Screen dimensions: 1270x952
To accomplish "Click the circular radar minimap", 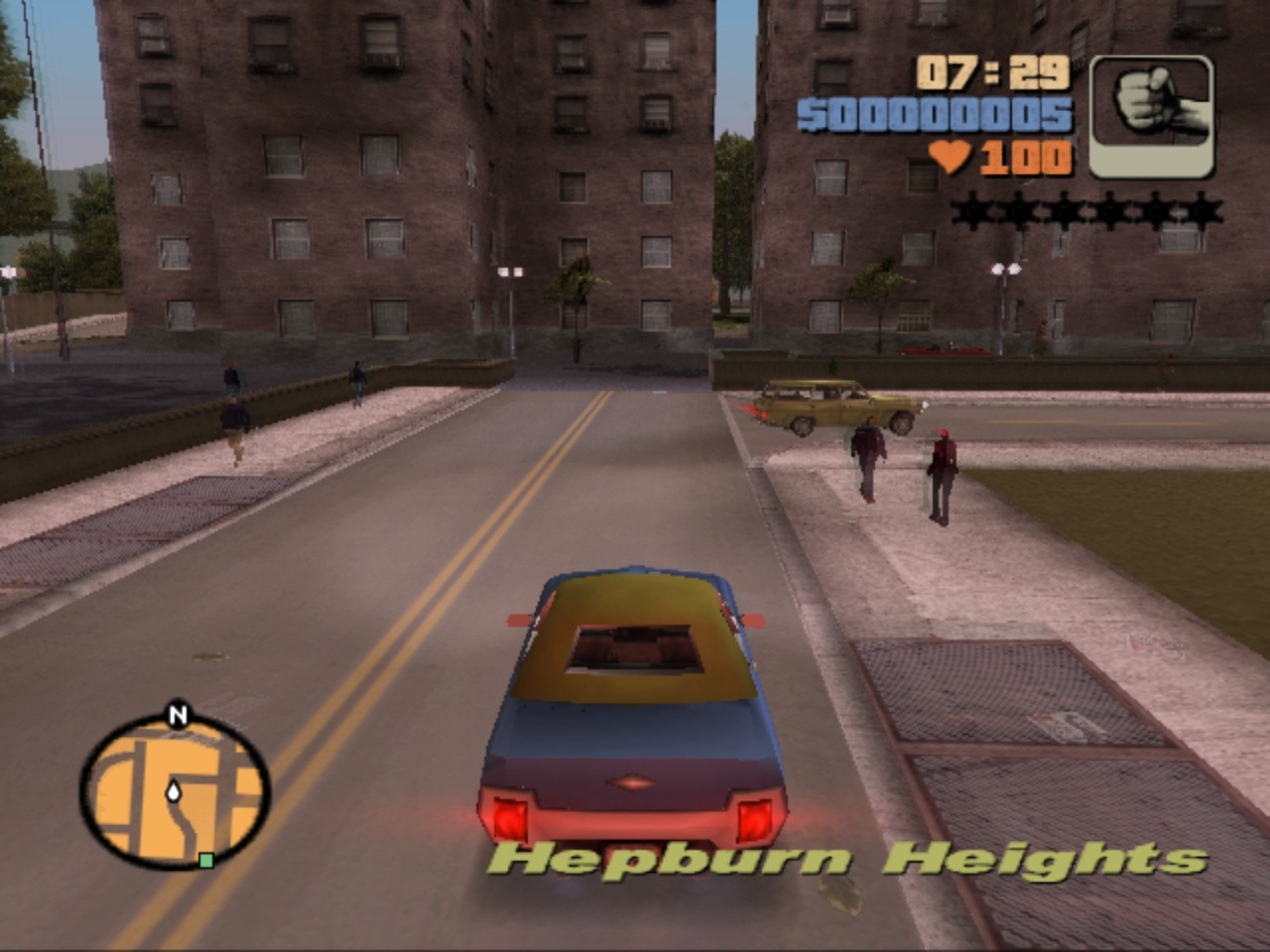I will (x=174, y=790).
